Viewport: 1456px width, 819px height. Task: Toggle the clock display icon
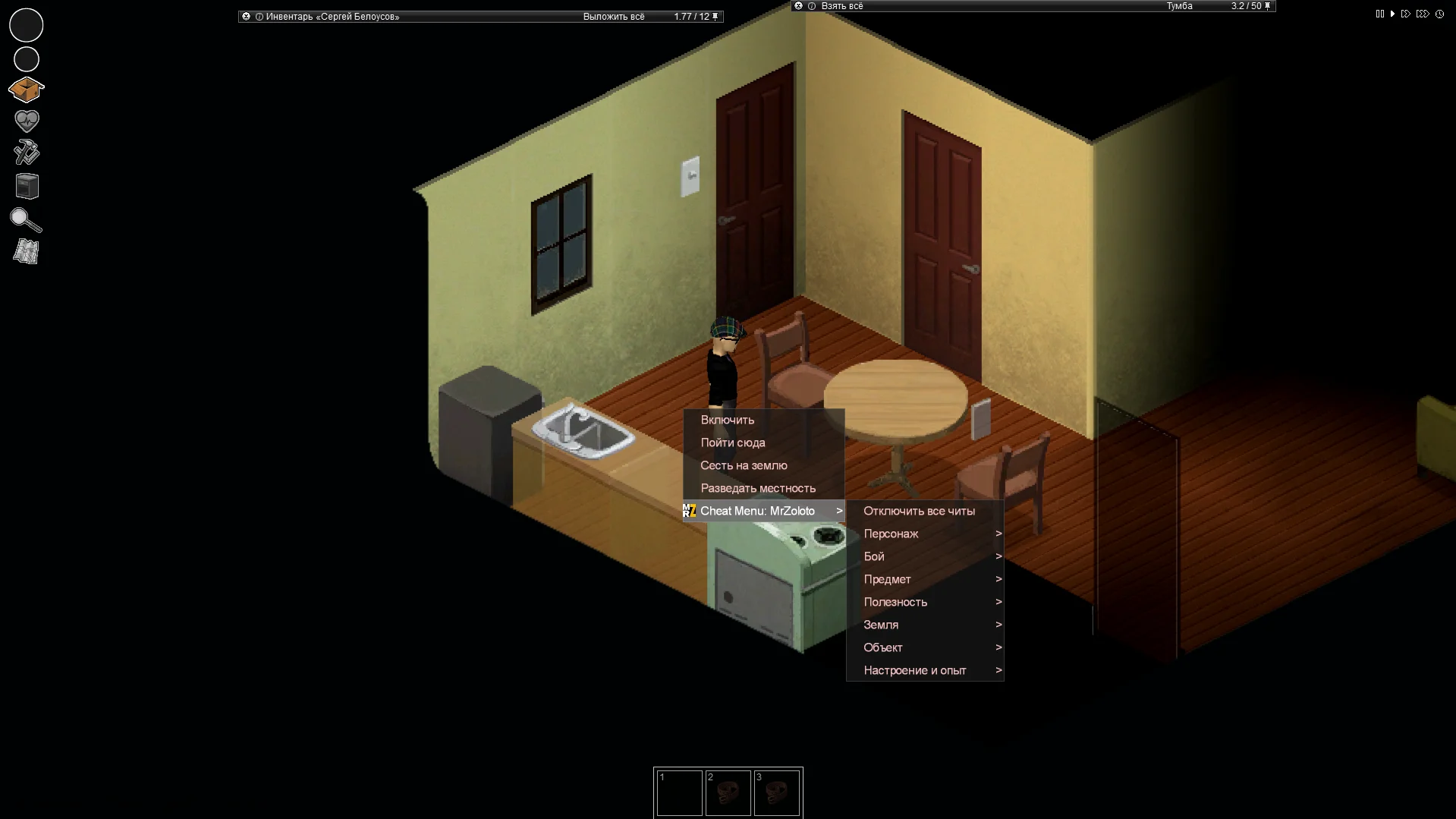pos(1439,13)
